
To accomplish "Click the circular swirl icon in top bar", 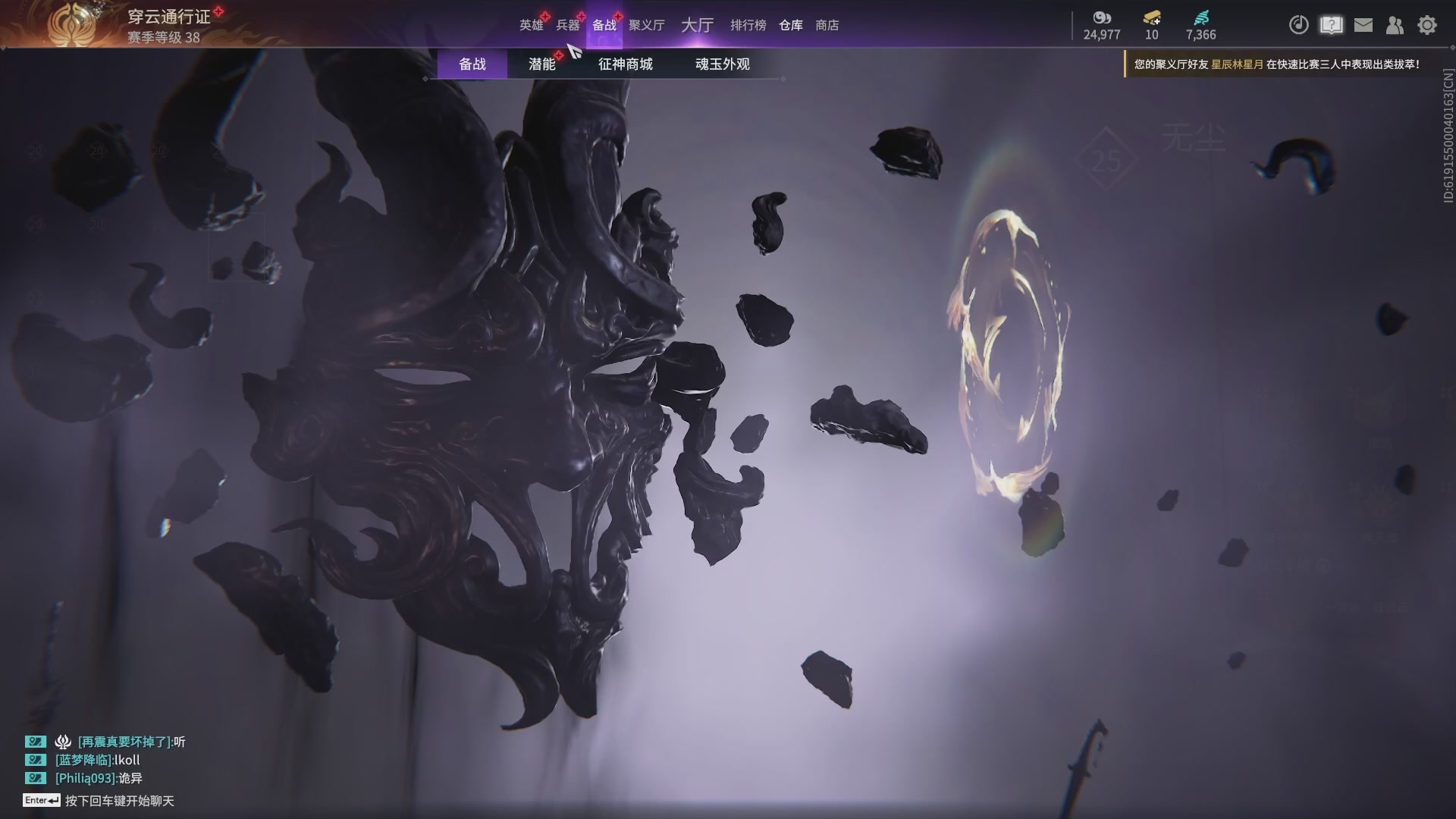I will click(x=1298, y=25).
